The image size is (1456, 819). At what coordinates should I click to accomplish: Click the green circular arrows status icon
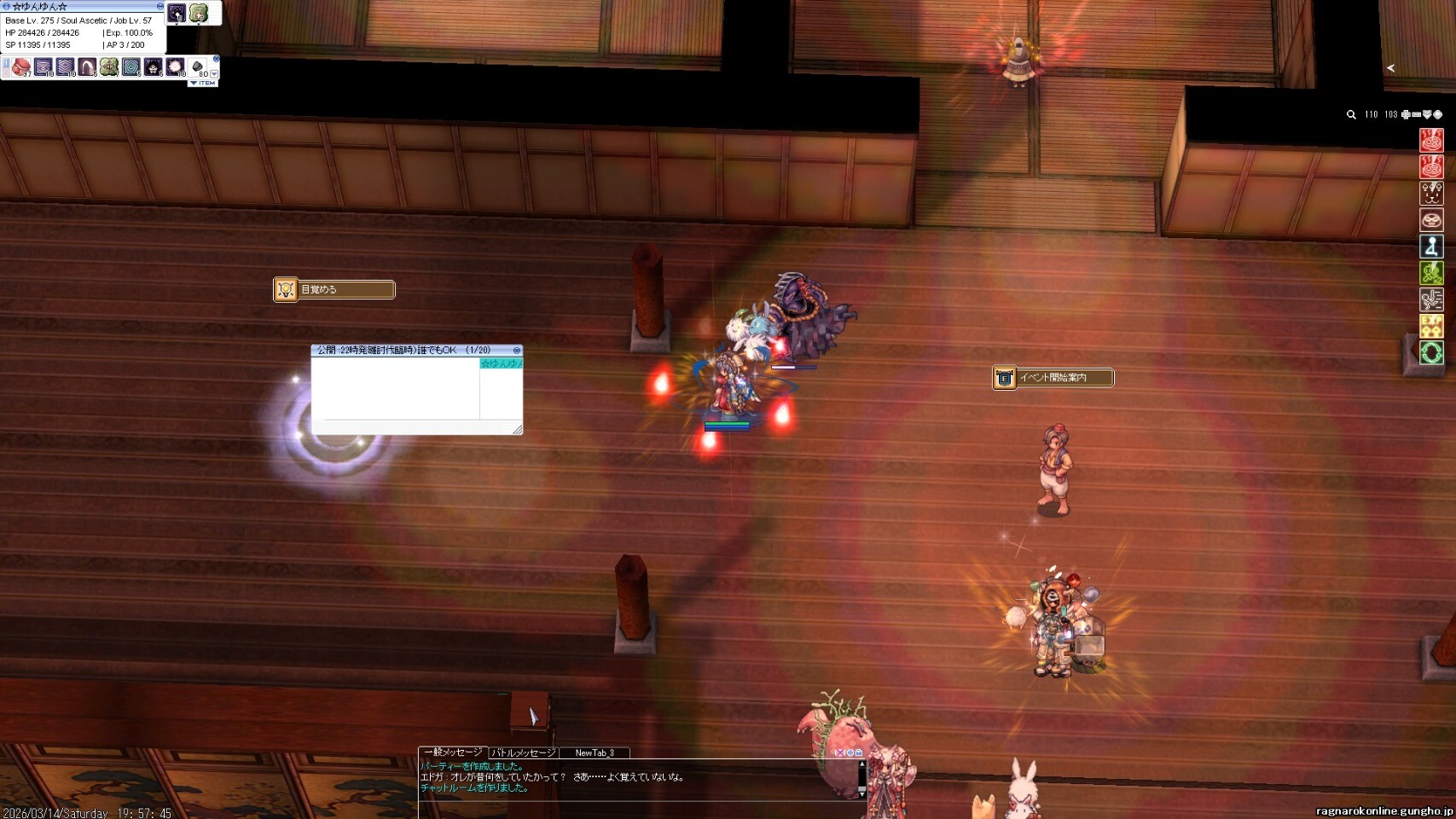click(x=1431, y=351)
